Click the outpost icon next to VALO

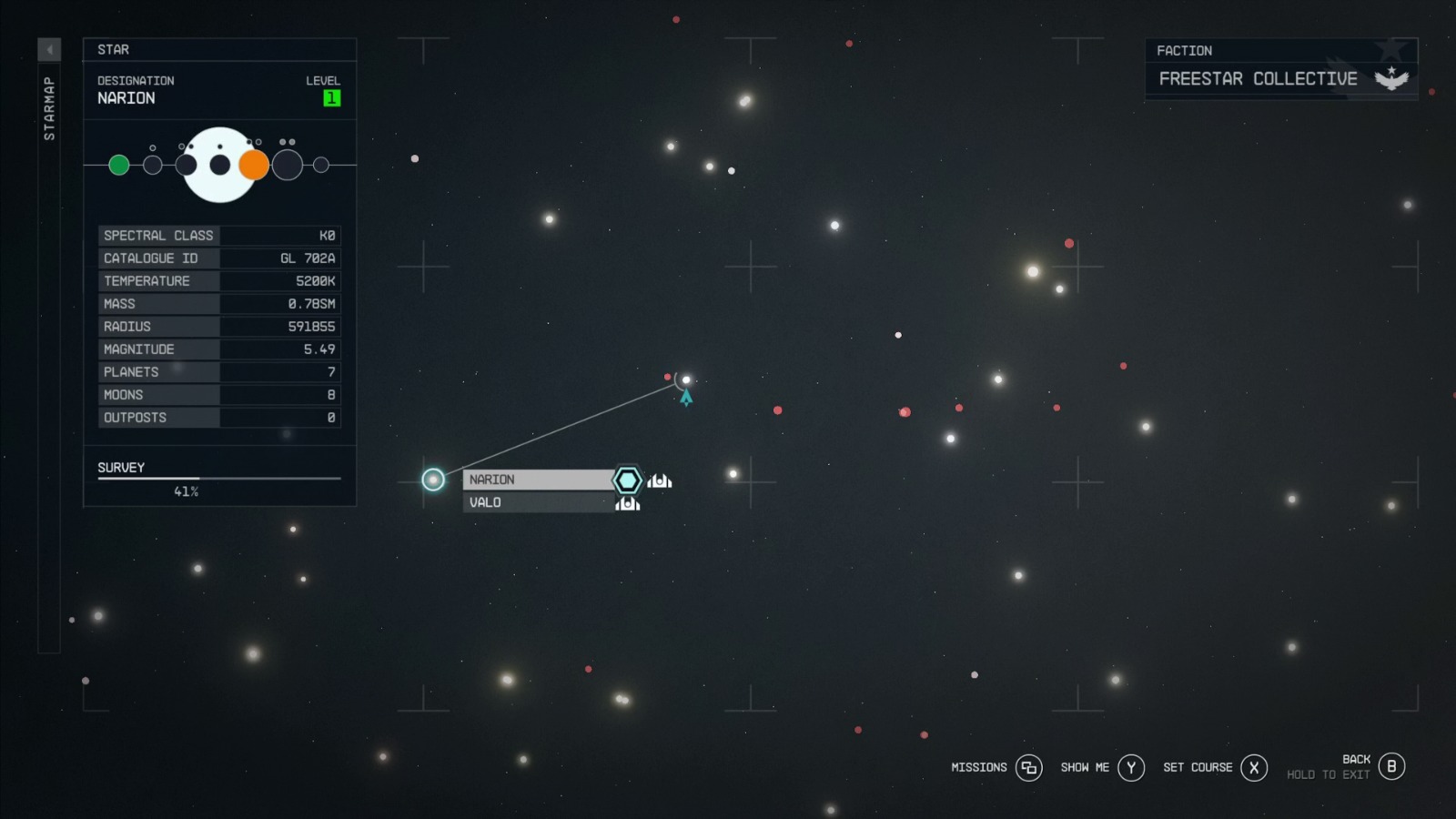629,502
